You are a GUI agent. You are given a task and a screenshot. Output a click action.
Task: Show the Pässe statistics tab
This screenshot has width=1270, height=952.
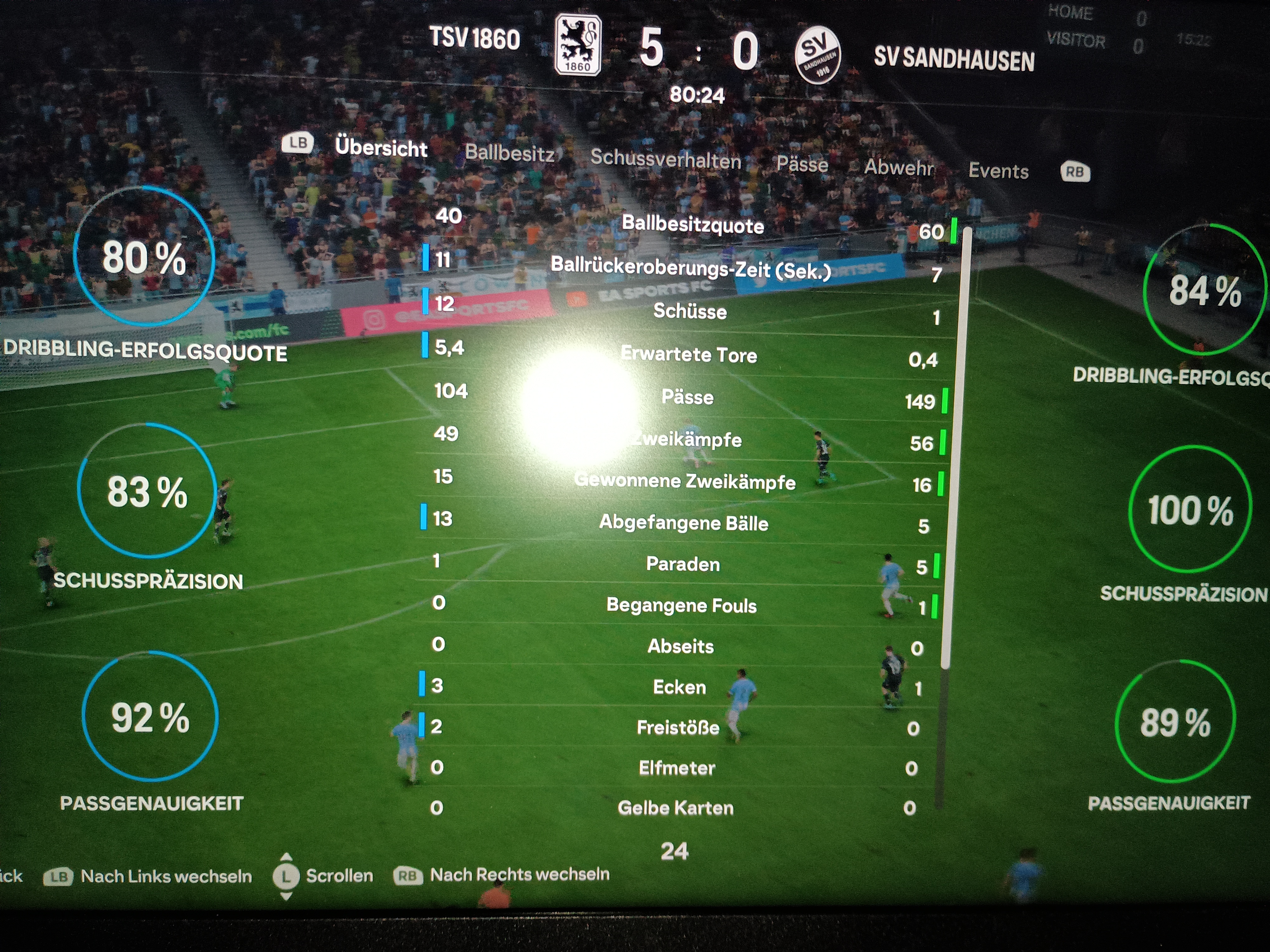(x=802, y=165)
